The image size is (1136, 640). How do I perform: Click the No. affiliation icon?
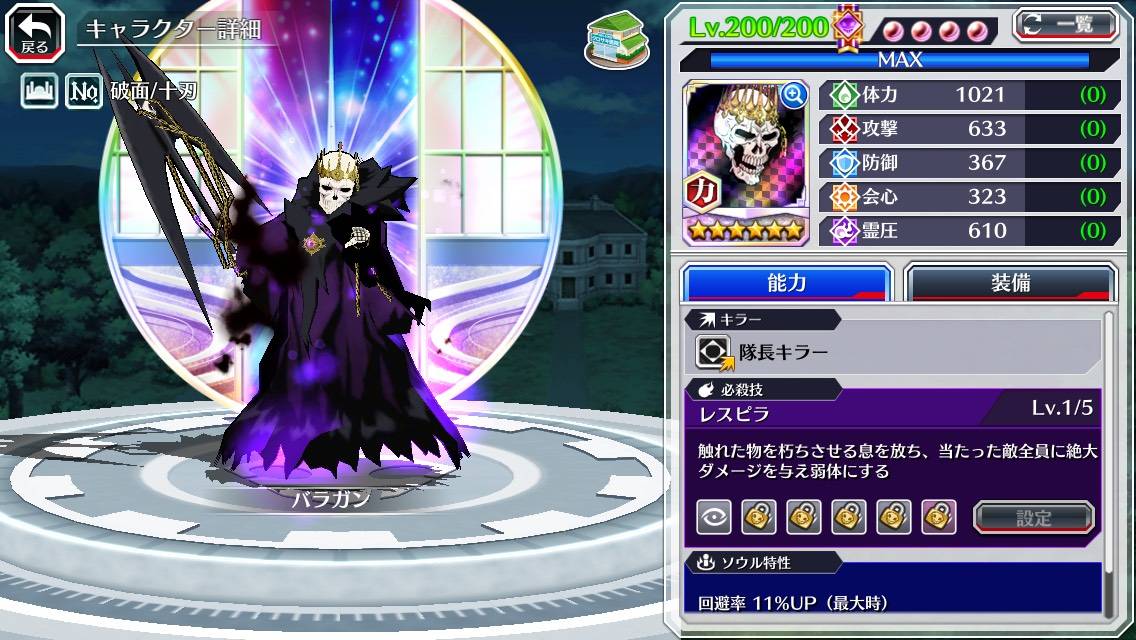(84, 92)
